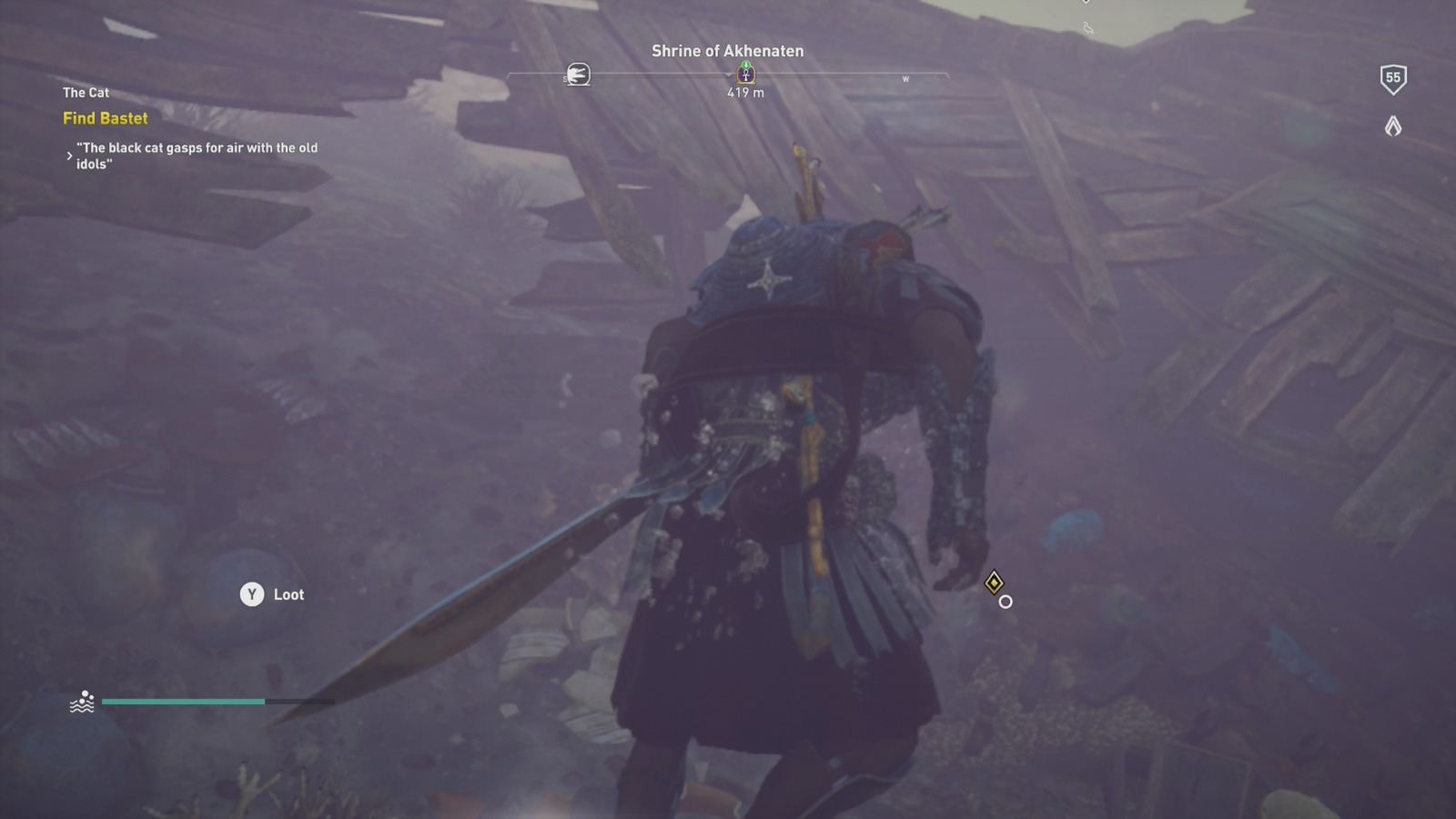The image size is (1456, 819).
Task: Toggle tracking of the Find Bastet objective
Action: coord(106,118)
